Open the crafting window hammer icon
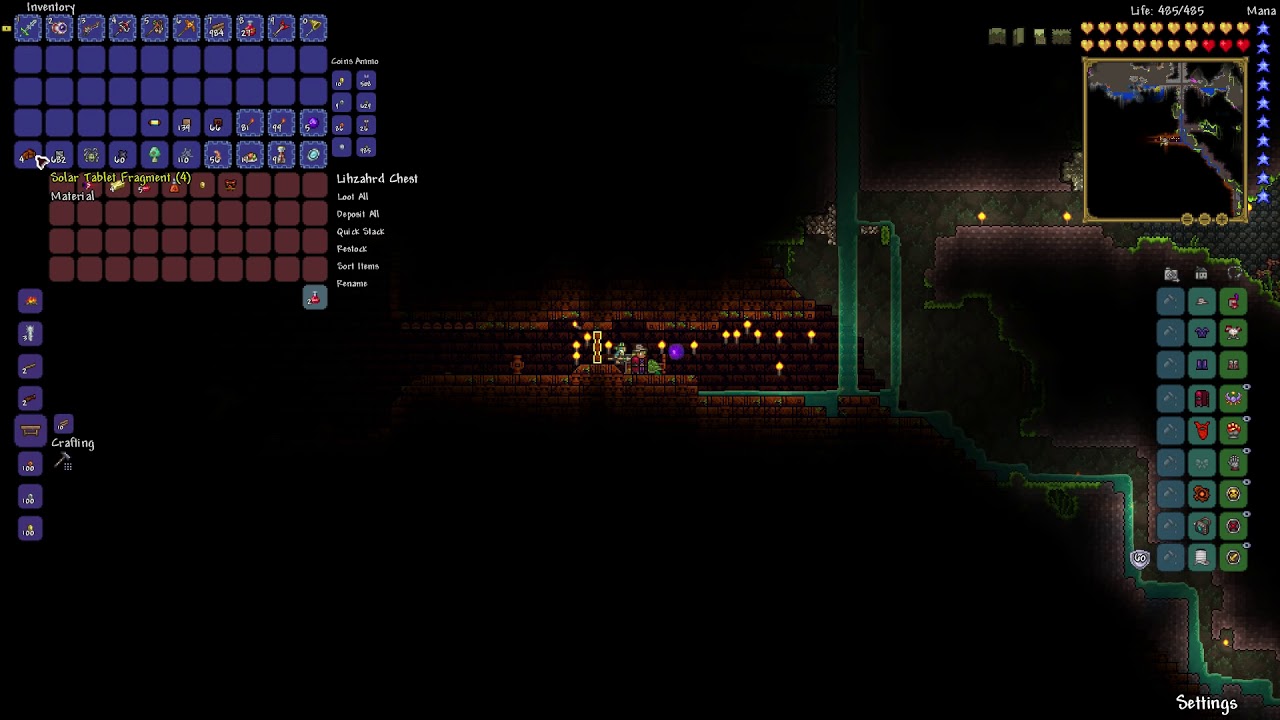 click(x=63, y=462)
